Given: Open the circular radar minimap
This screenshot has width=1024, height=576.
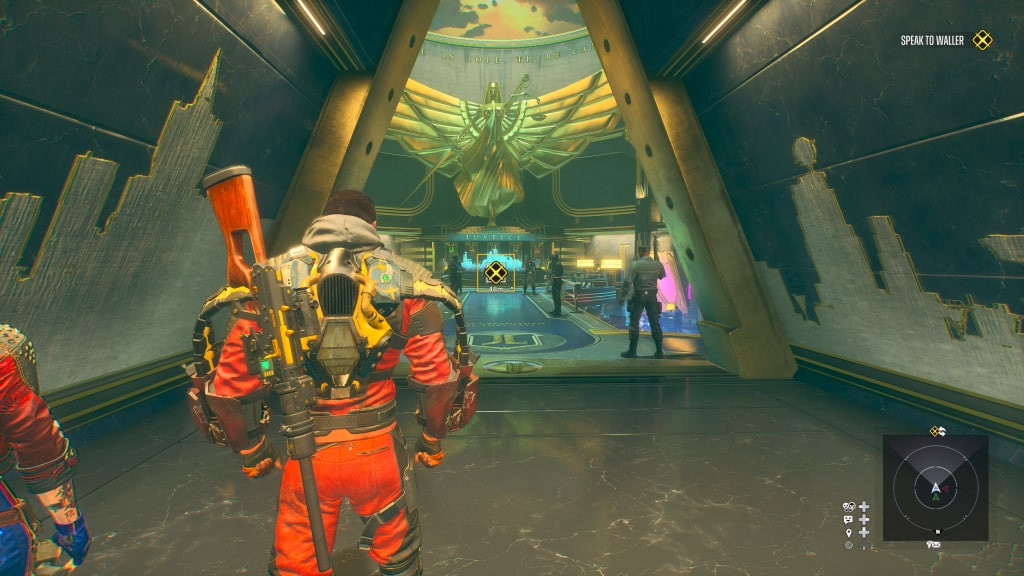Looking at the screenshot, I should [936, 488].
